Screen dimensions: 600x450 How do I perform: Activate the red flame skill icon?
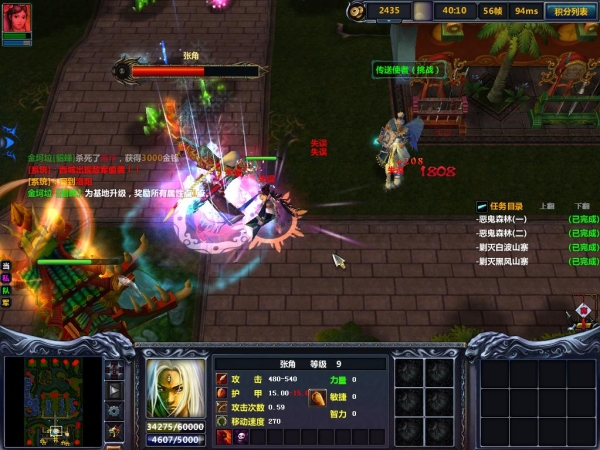point(224,437)
